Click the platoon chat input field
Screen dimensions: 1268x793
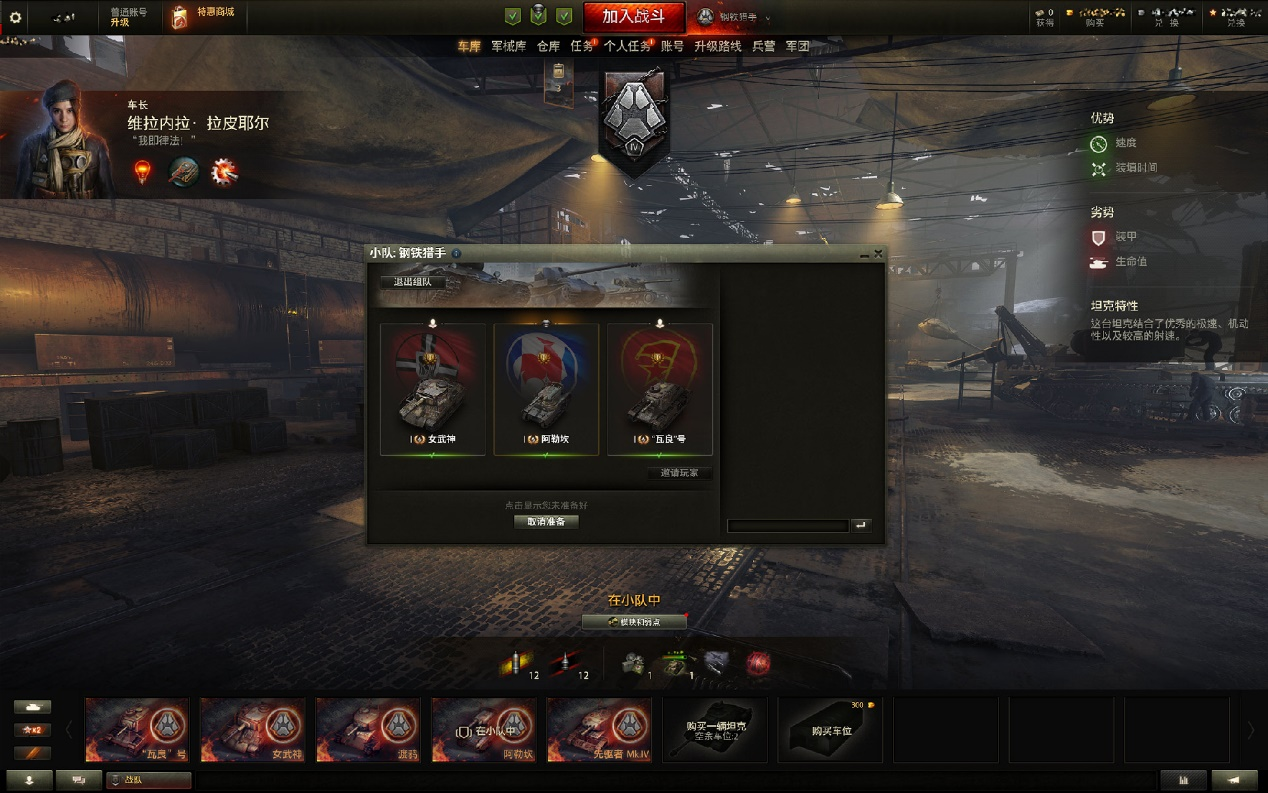[x=787, y=526]
